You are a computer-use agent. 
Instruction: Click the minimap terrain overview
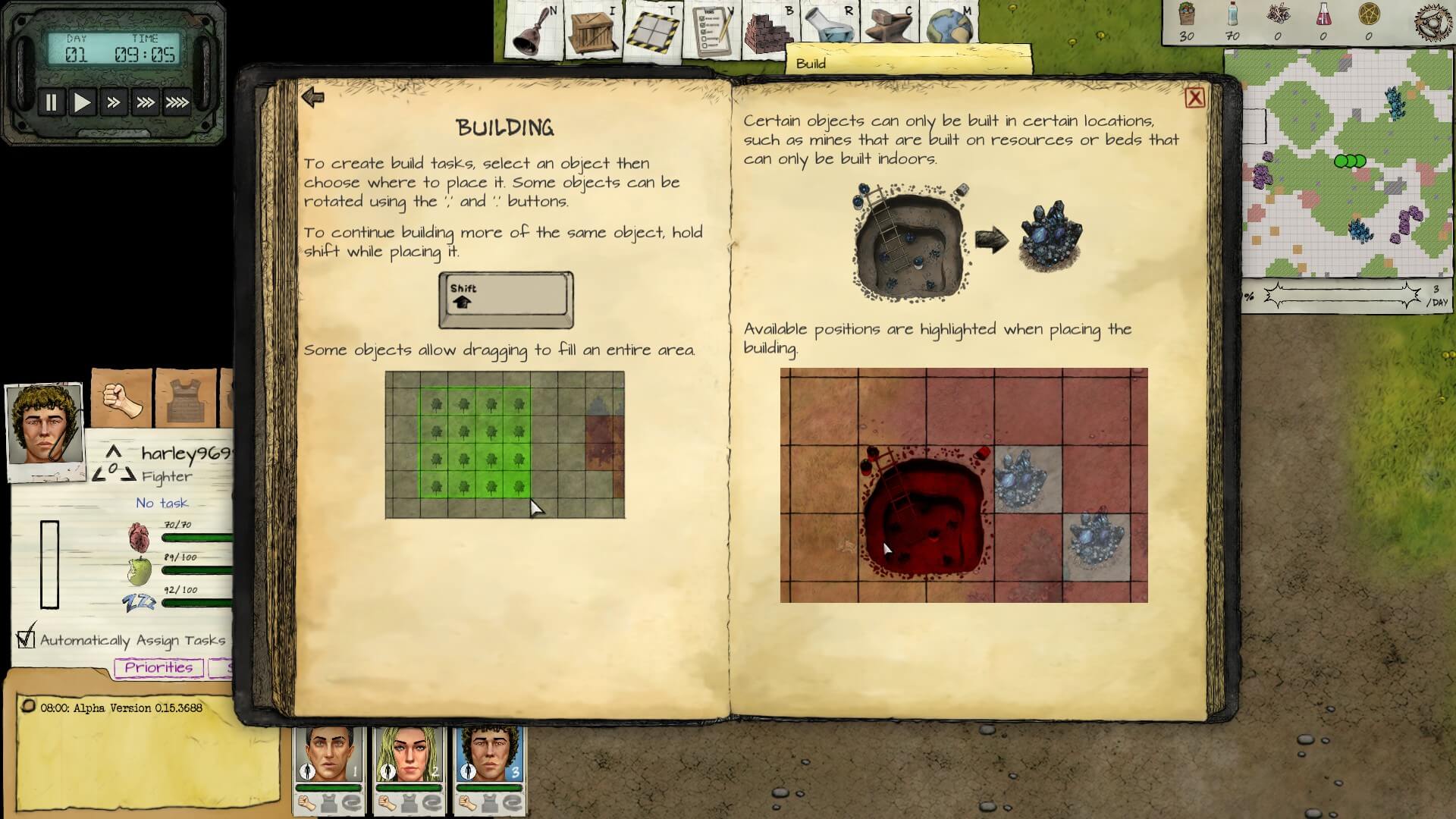pyautogui.click(x=1338, y=163)
